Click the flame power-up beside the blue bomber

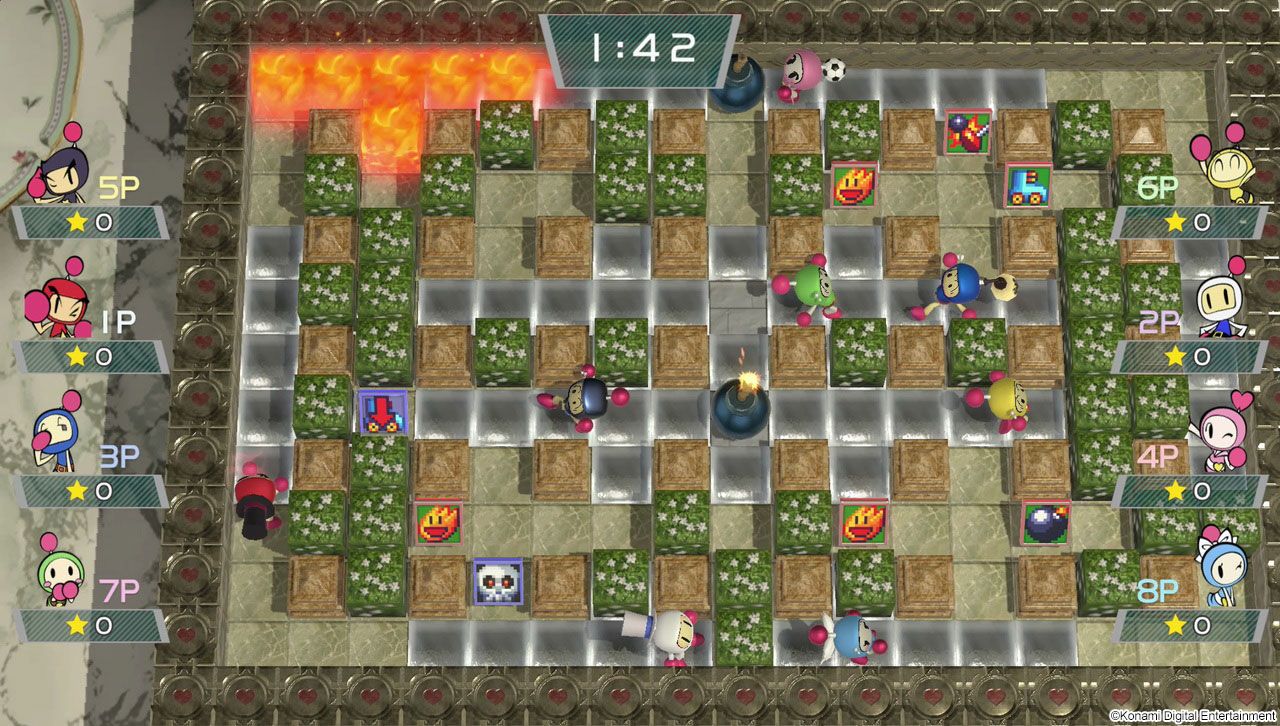855,185
